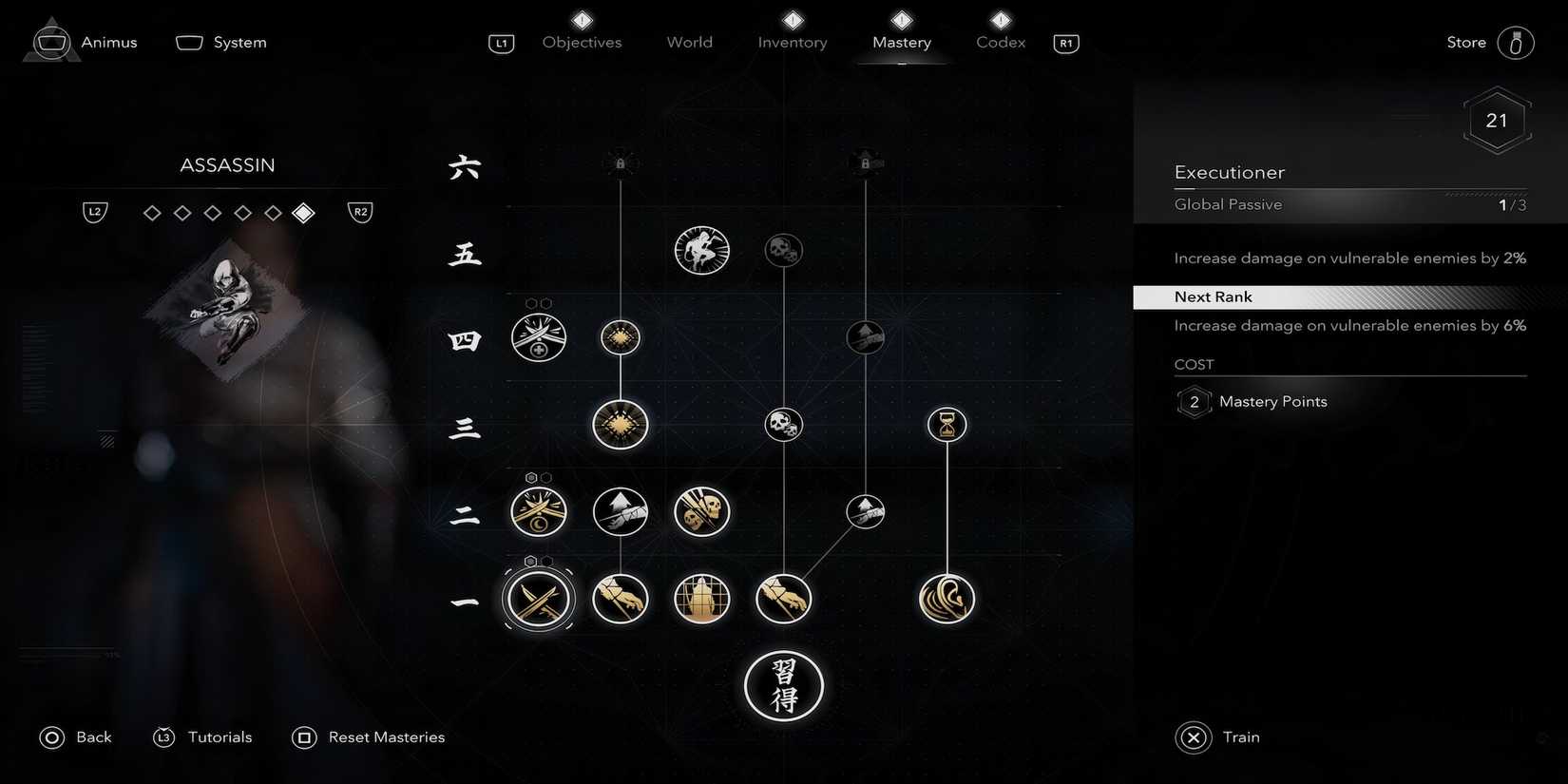Select the central 習得 node
This screenshot has width=1568, height=784.
[783, 686]
